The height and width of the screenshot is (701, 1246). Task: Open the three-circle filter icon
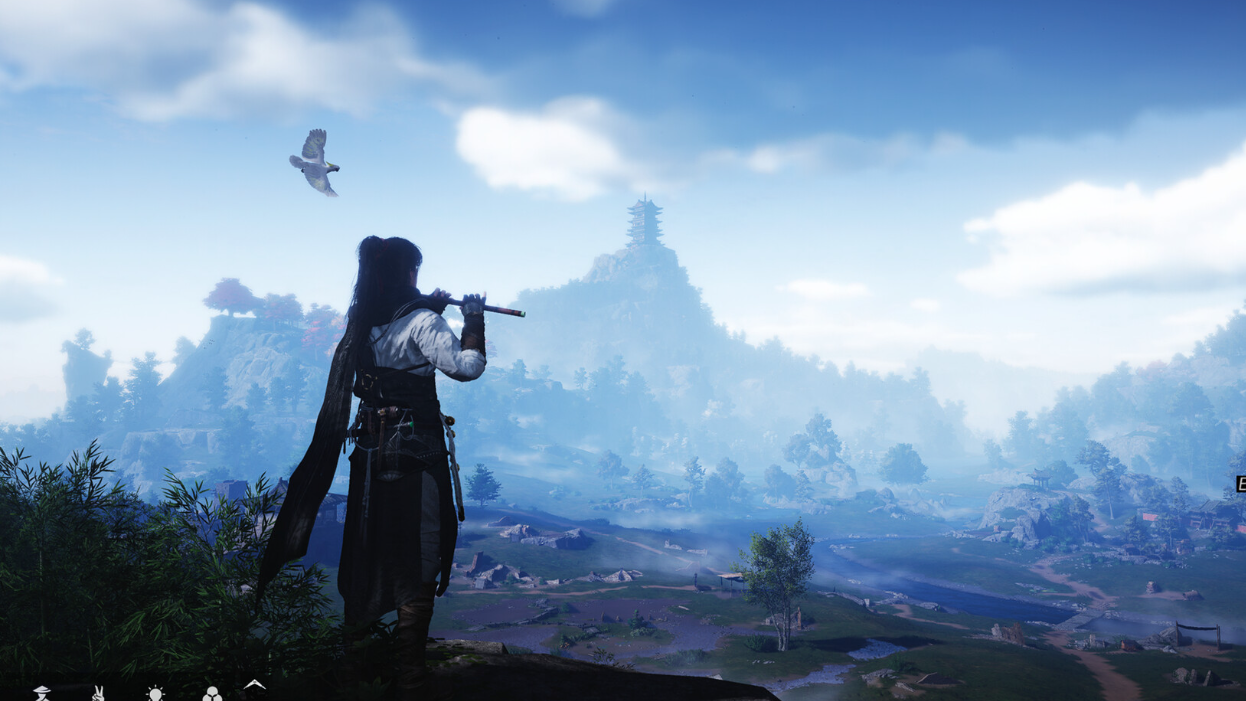click(212, 693)
